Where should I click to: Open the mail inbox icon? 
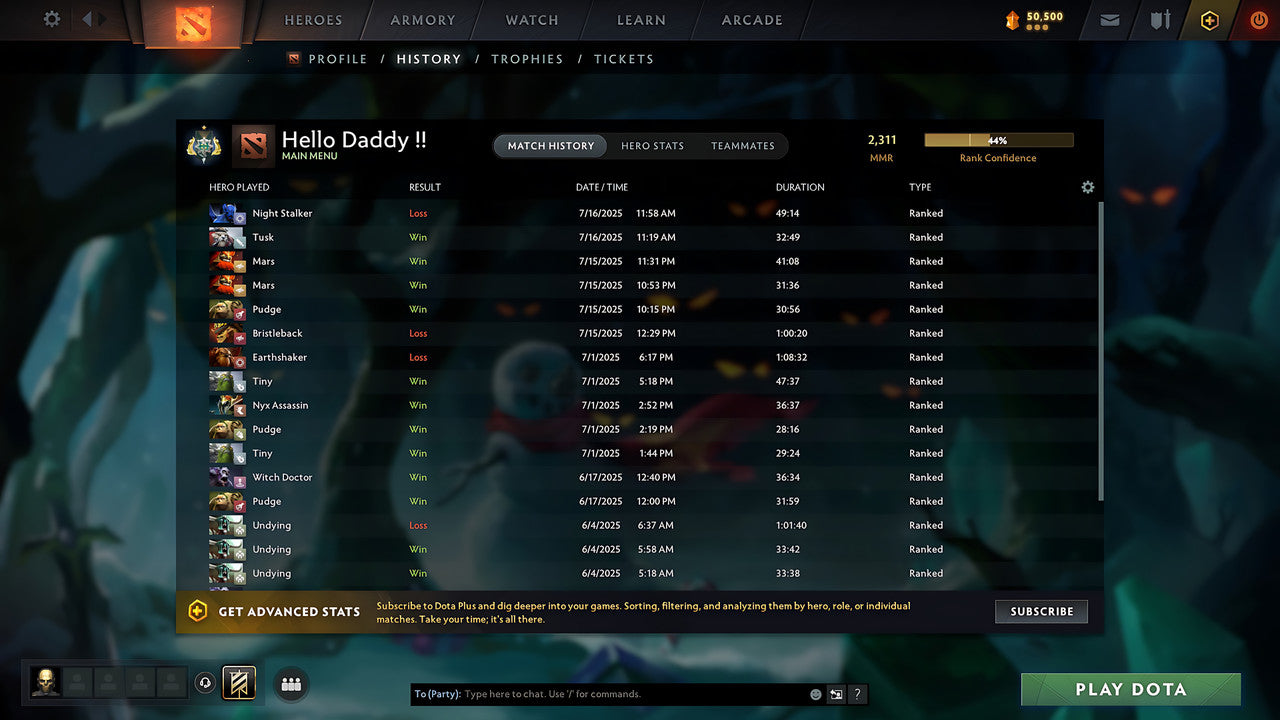(x=1108, y=20)
